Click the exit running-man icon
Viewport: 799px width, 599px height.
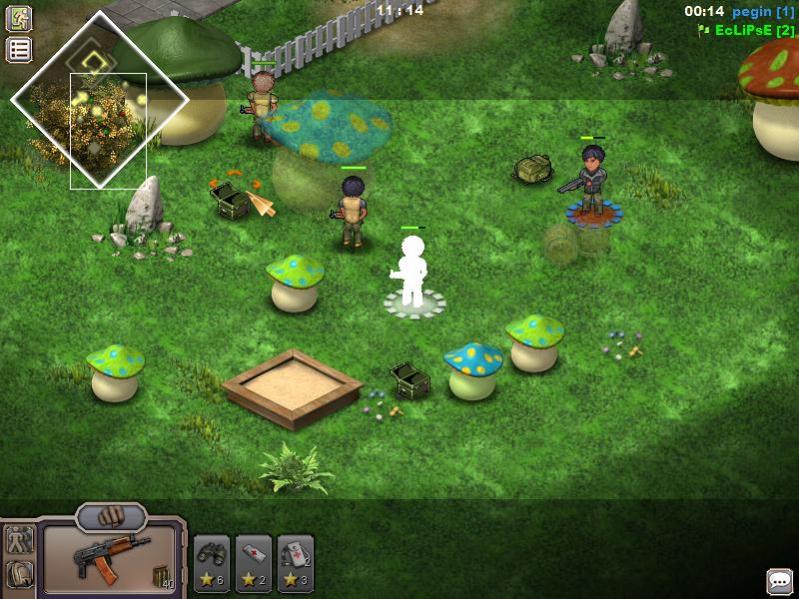click(19, 19)
